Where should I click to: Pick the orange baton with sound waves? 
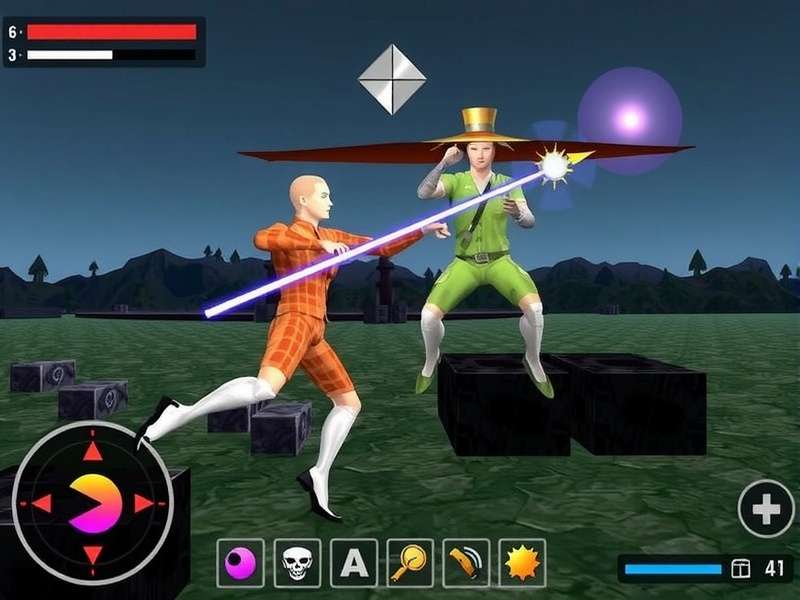(x=466, y=564)
